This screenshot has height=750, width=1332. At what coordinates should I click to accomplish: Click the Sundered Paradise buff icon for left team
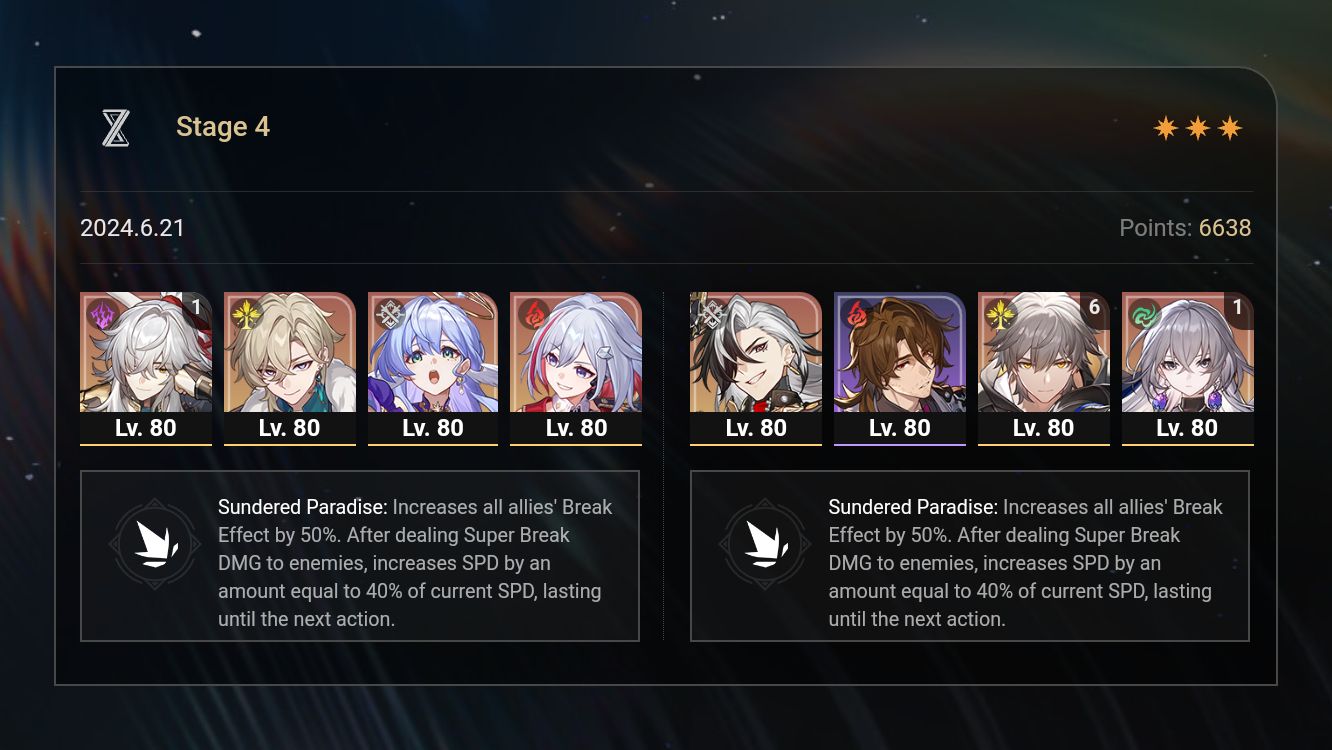155,543
